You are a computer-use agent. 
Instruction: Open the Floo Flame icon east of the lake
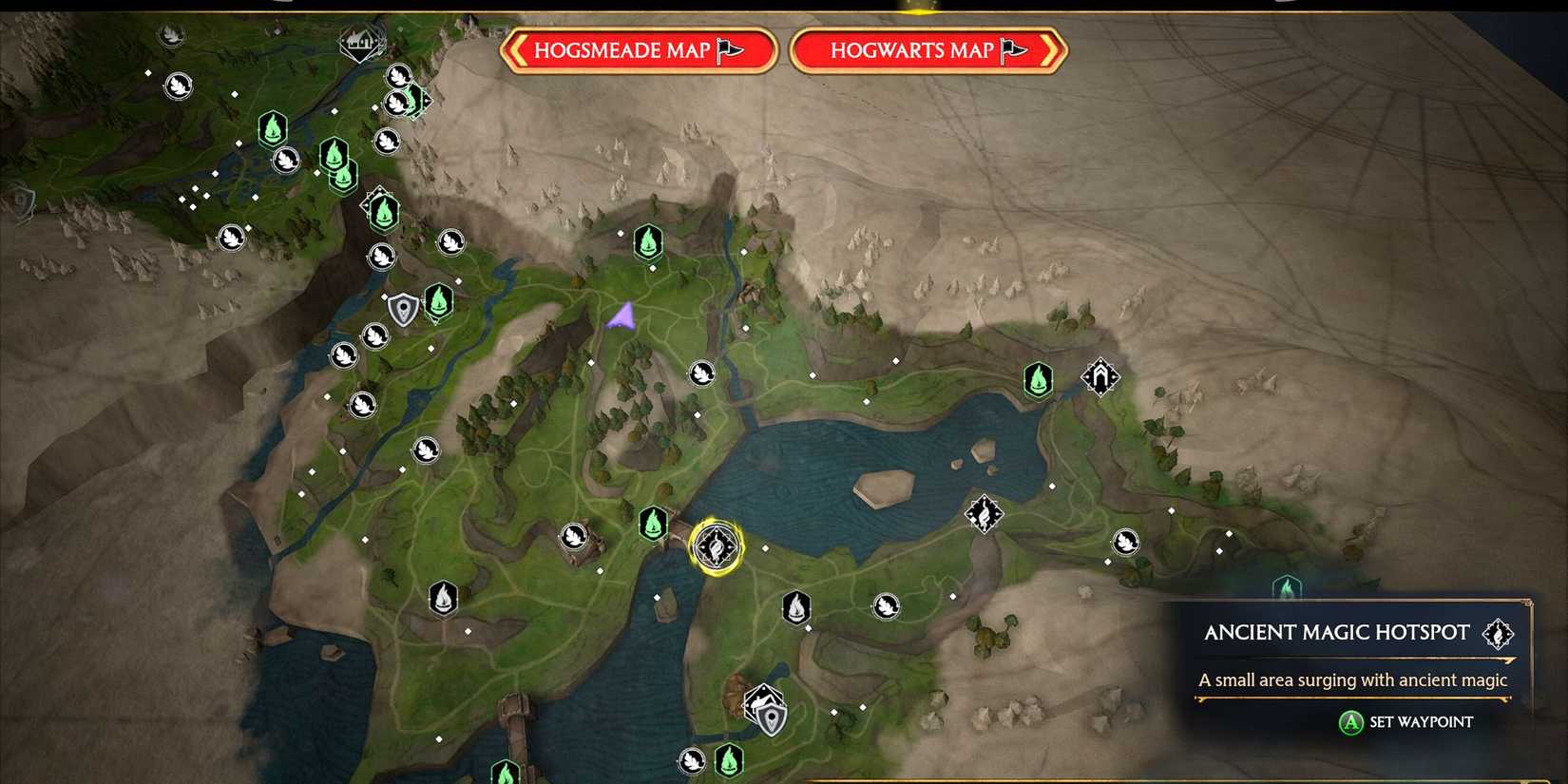point(1037,377)
